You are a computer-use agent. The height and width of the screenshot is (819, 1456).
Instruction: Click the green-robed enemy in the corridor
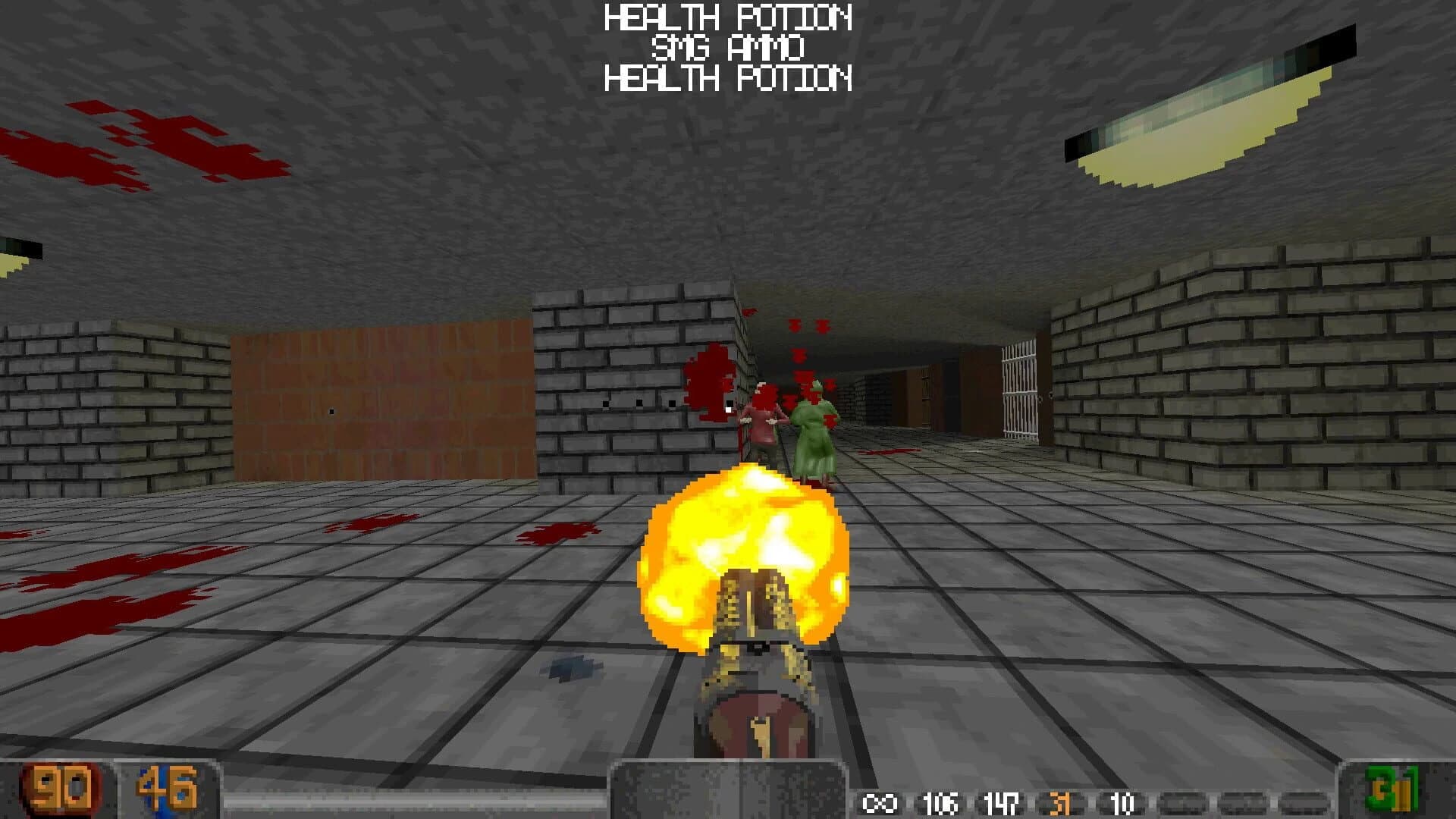click(815, 425)
